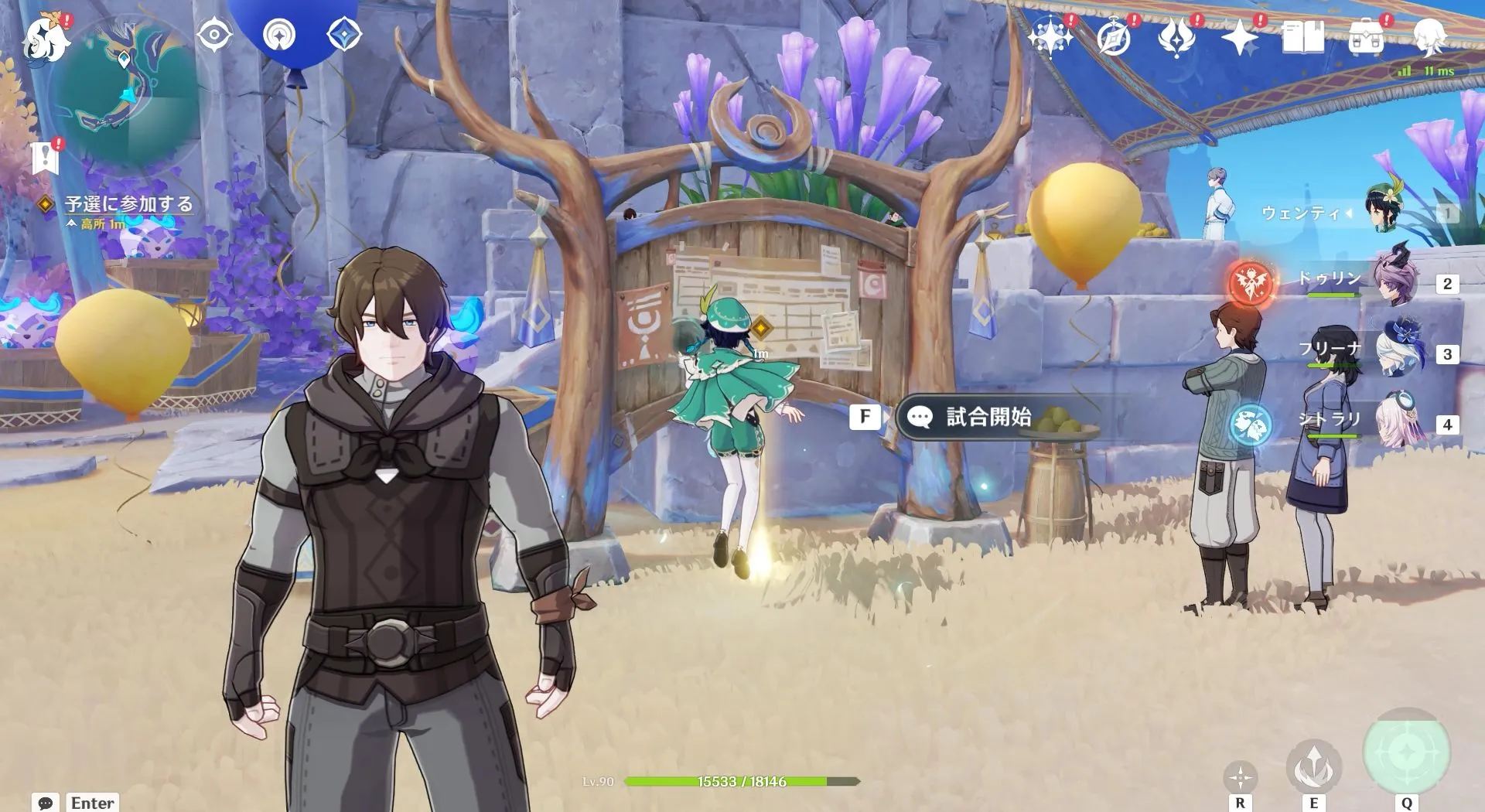1485x812 pixels.
Task: Open the inventory backpack icon
Action: [1367, 37]
